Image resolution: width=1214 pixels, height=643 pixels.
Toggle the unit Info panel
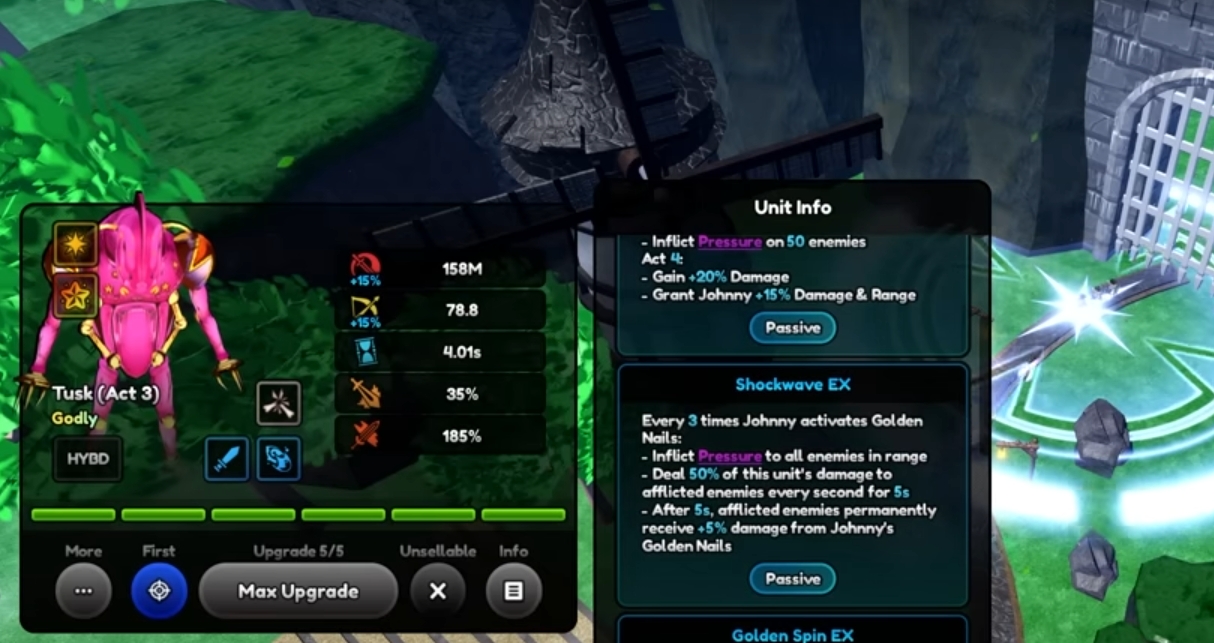click(513, 591)
